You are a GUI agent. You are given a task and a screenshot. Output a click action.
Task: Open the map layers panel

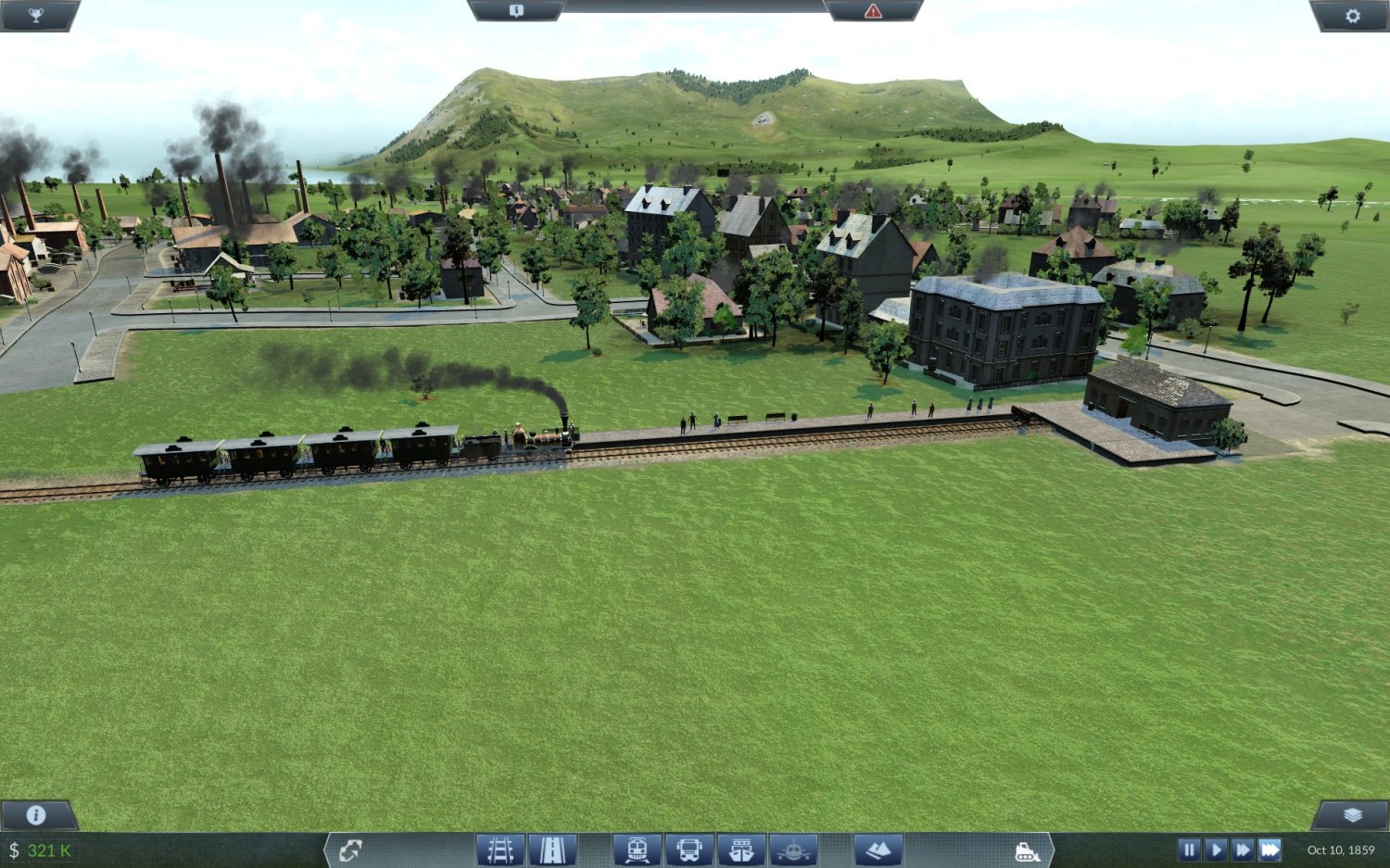tap(1352, 814)
